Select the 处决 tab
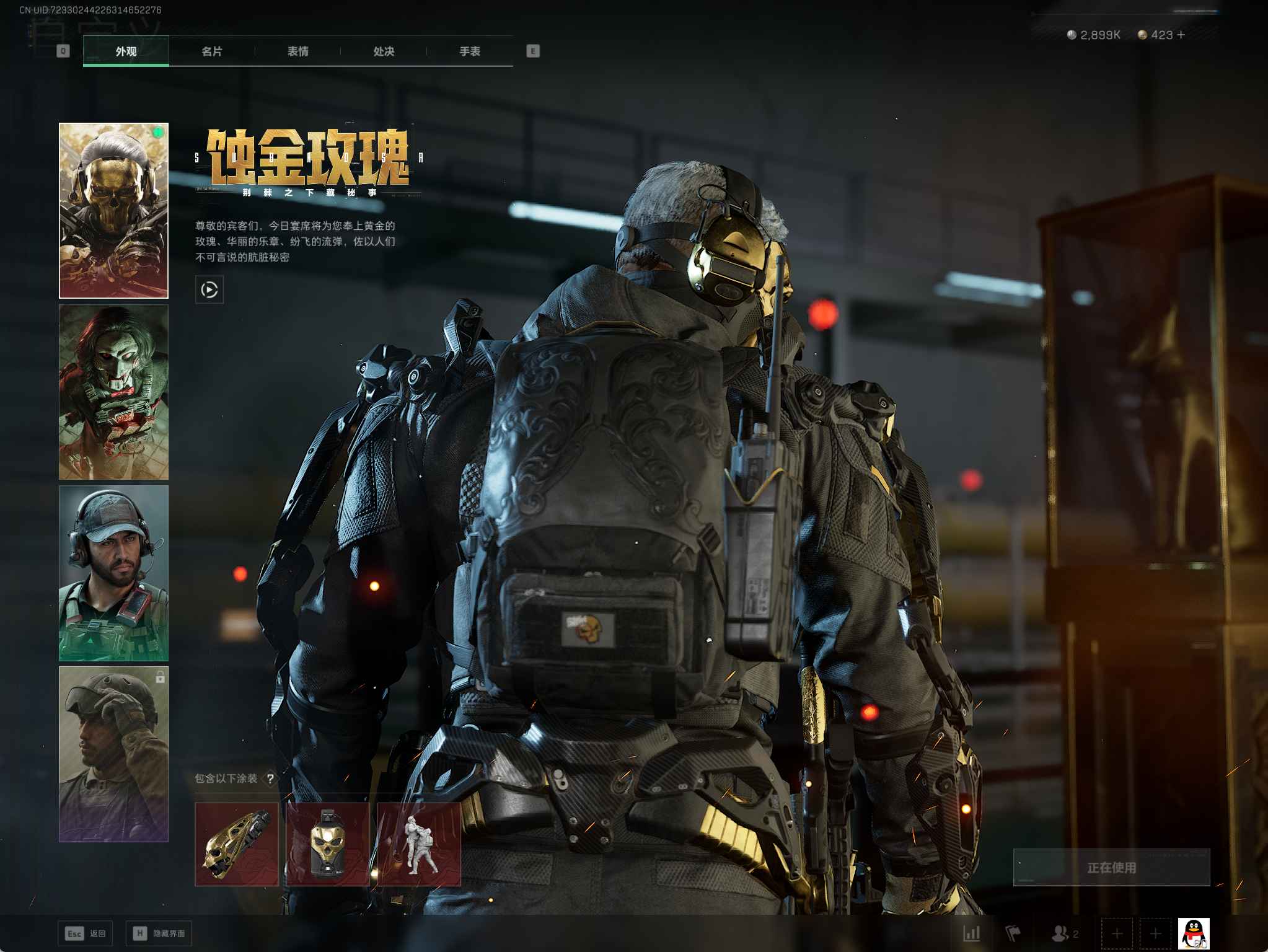 (x=384, y=51)
